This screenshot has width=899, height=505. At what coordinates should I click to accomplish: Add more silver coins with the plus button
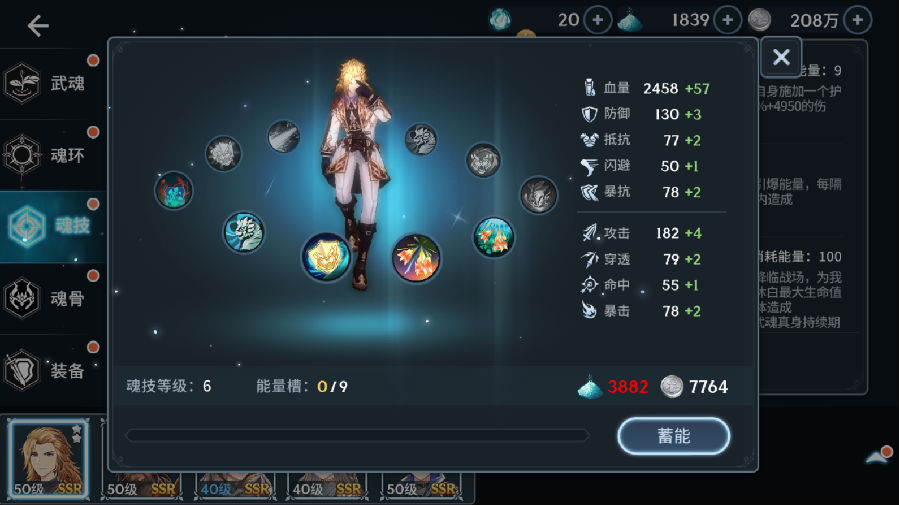point(857,19)
